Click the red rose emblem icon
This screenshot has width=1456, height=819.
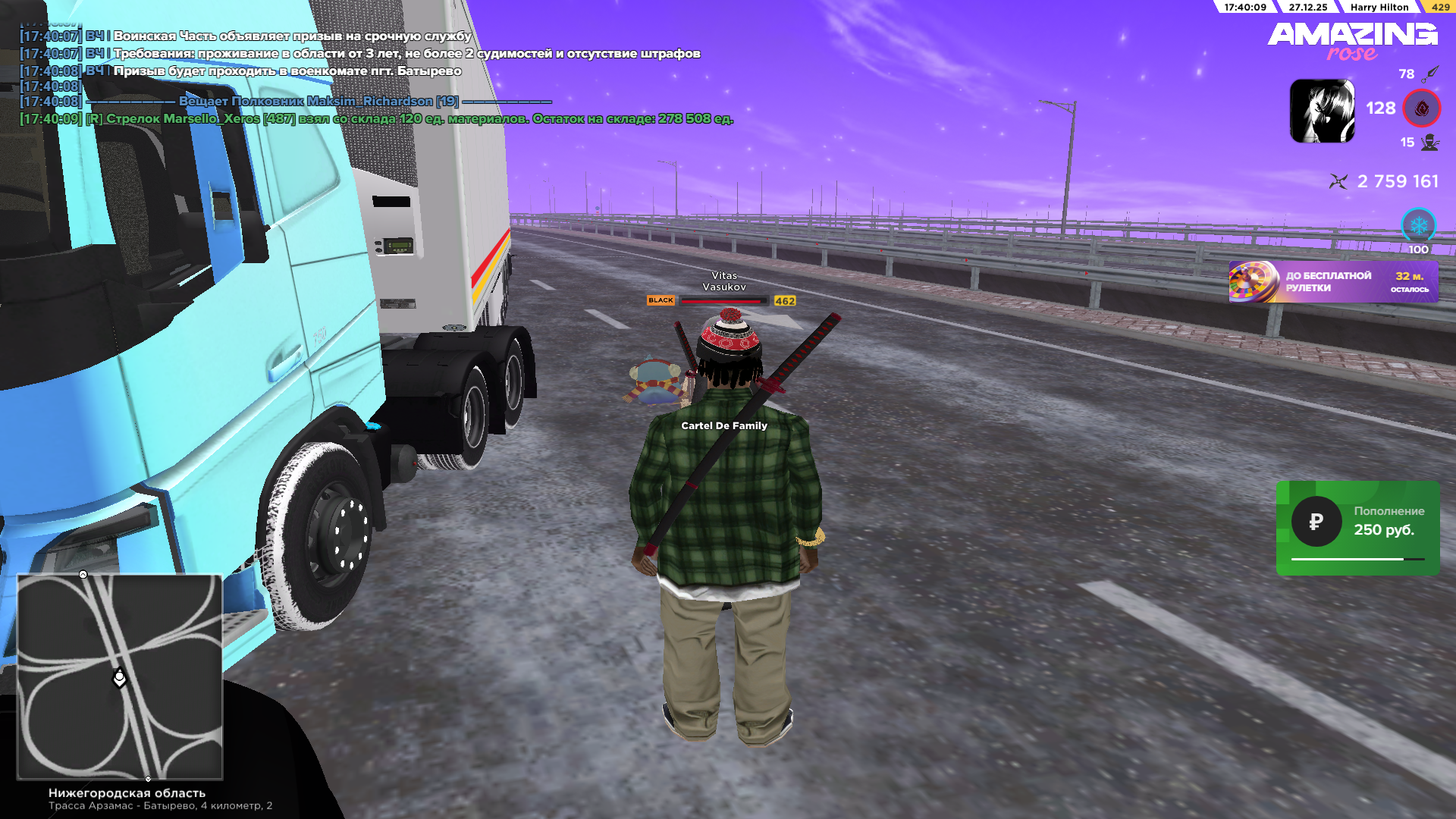click(1421, 108)
